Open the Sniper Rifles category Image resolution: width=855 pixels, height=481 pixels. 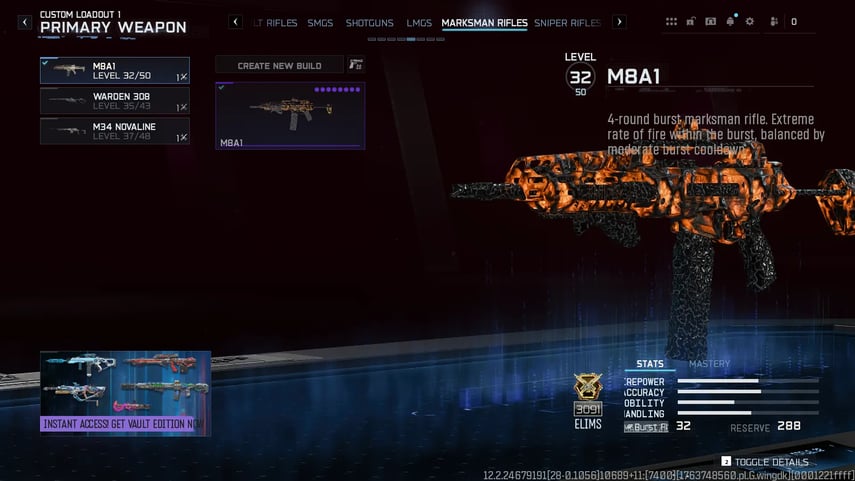tap(567, 22)
